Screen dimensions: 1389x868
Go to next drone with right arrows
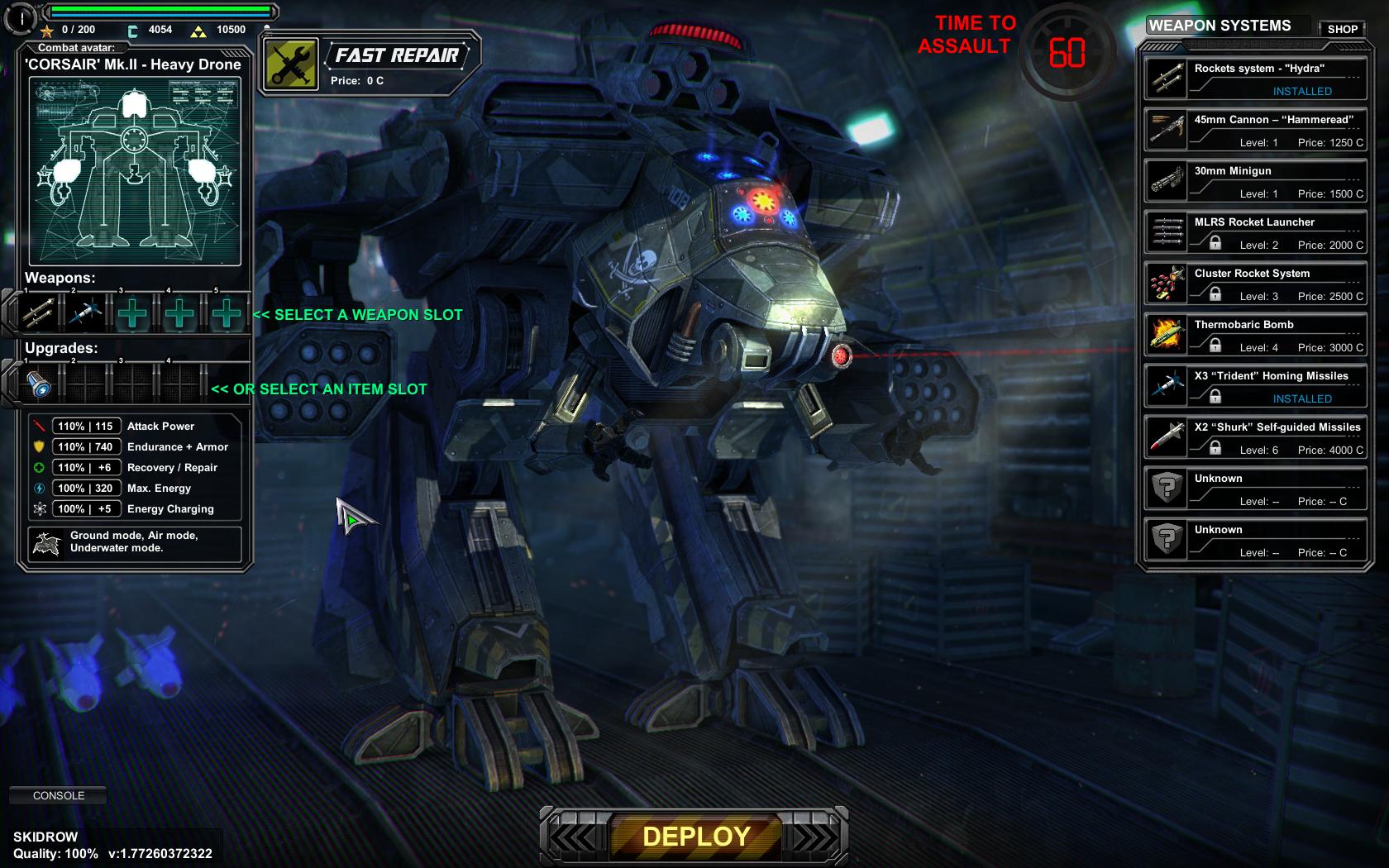(814, 837)
